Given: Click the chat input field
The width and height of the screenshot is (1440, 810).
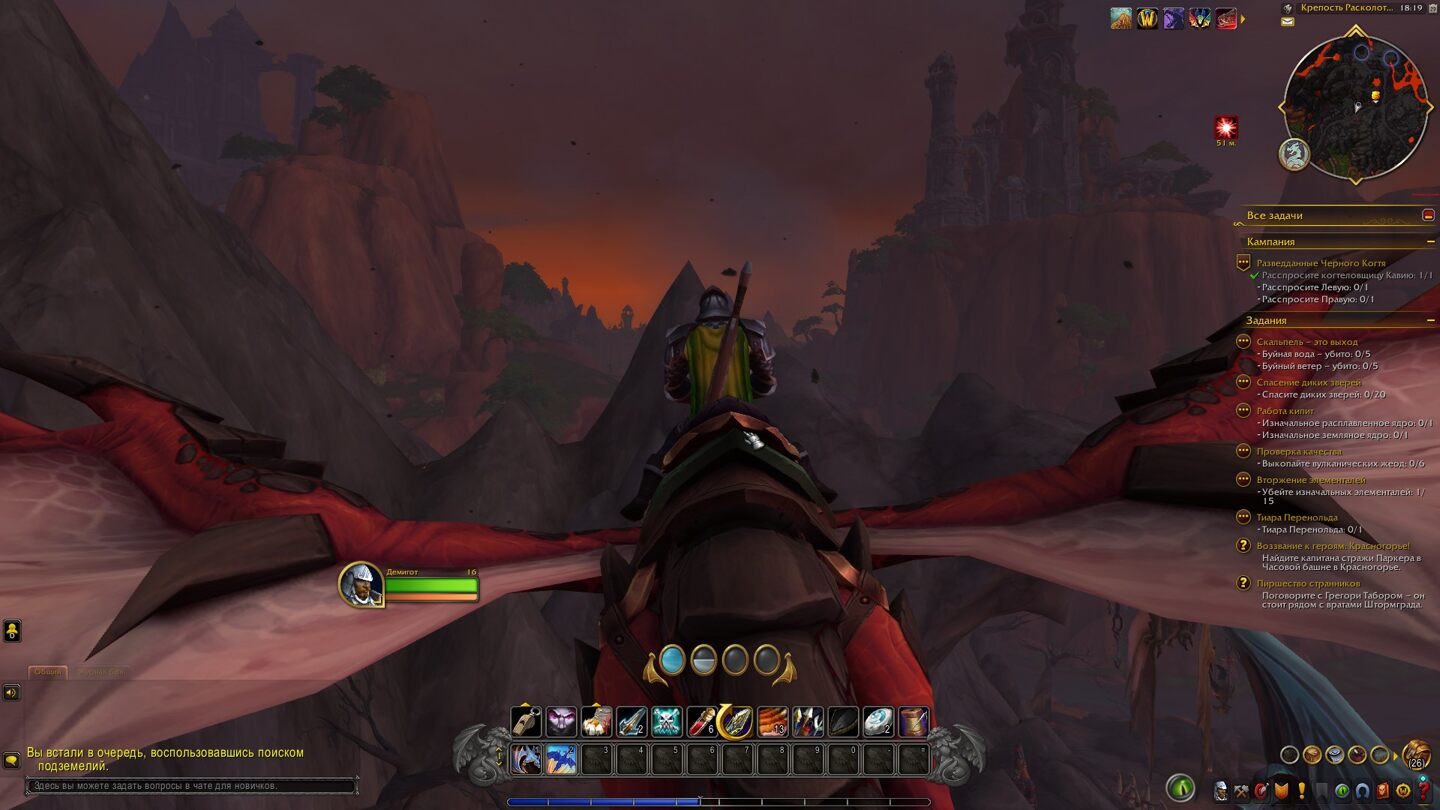Looking at the screenshot, I should click(x=190, y=786).
